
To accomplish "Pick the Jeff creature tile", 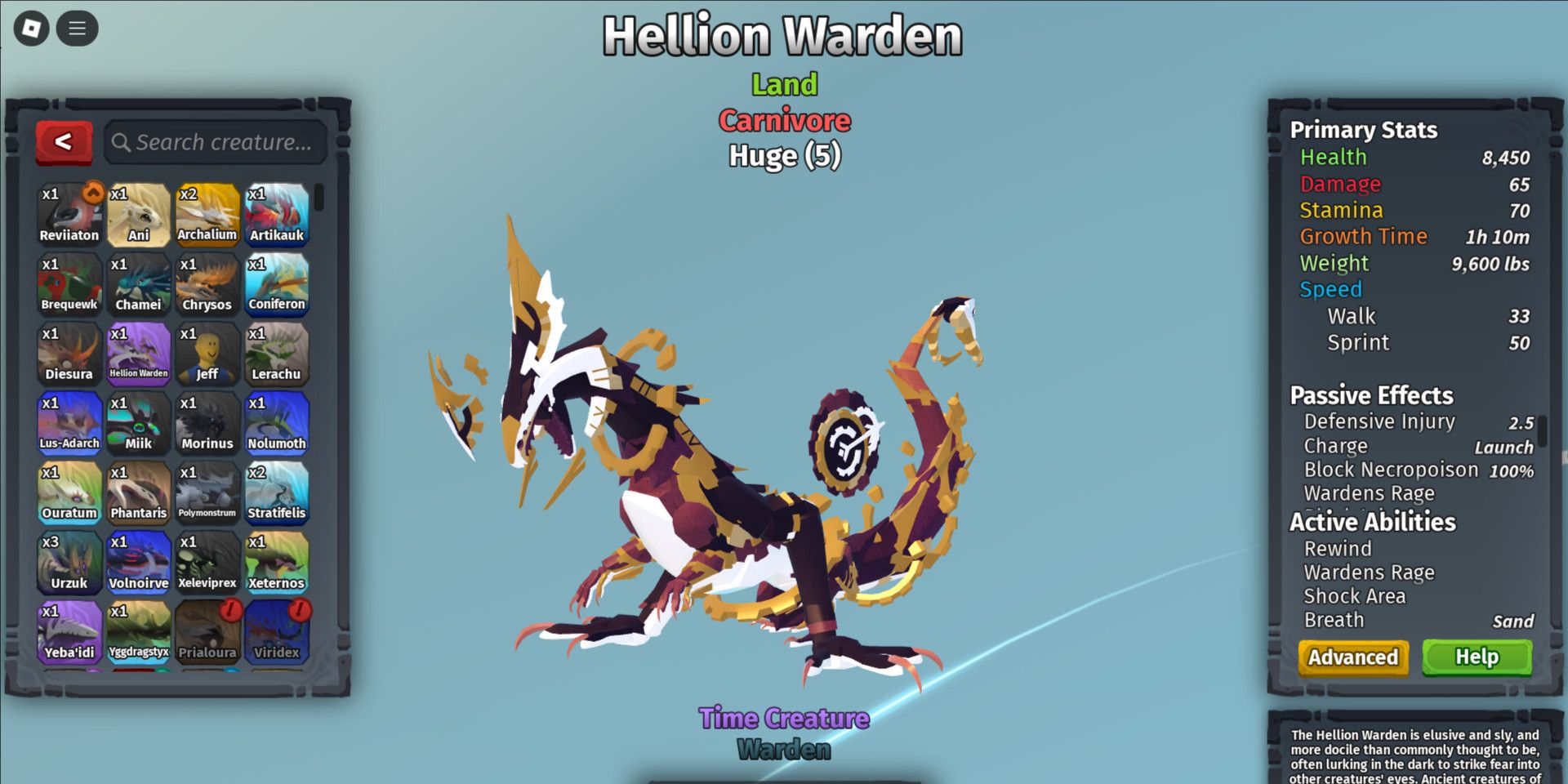I will [x=207, y=353].
